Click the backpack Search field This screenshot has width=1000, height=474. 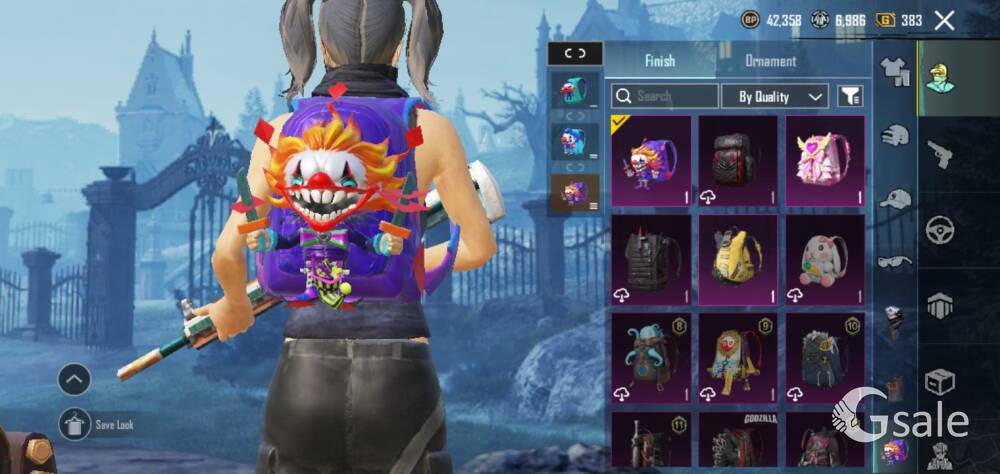point(665,97)
